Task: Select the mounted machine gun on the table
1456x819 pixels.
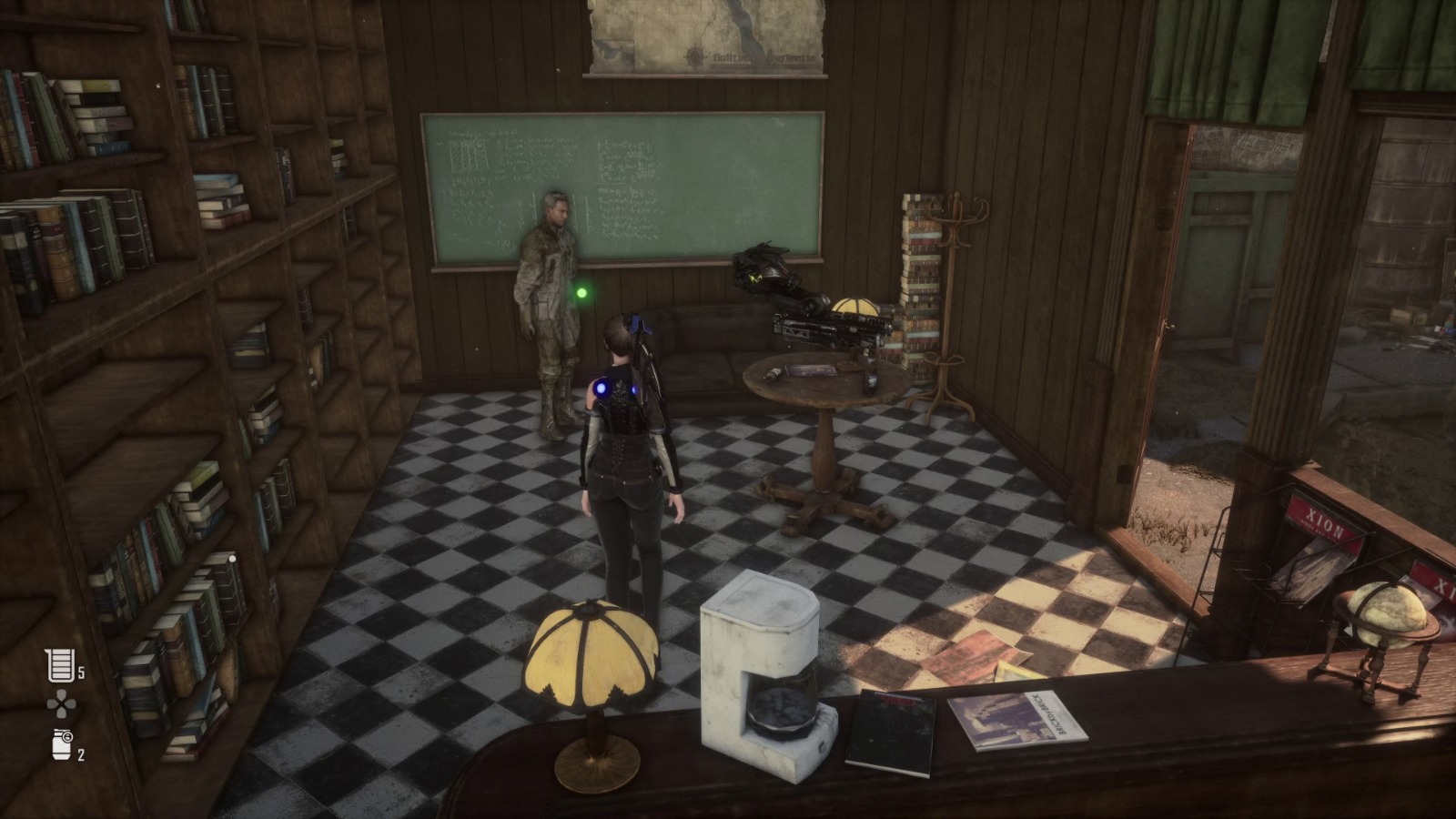Action: 824,328
